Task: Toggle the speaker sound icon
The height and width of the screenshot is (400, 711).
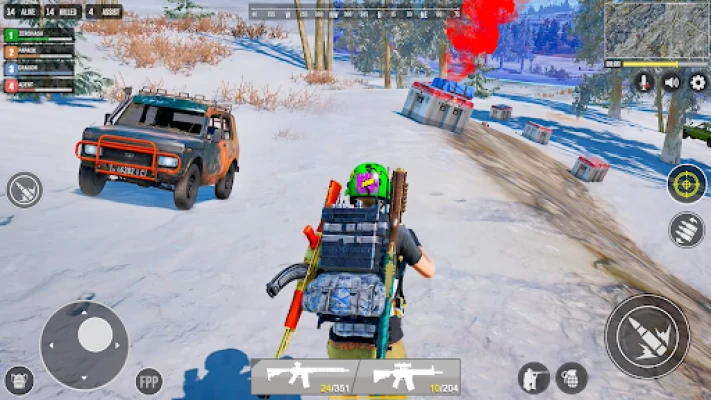Action: [x=671, y=82]
